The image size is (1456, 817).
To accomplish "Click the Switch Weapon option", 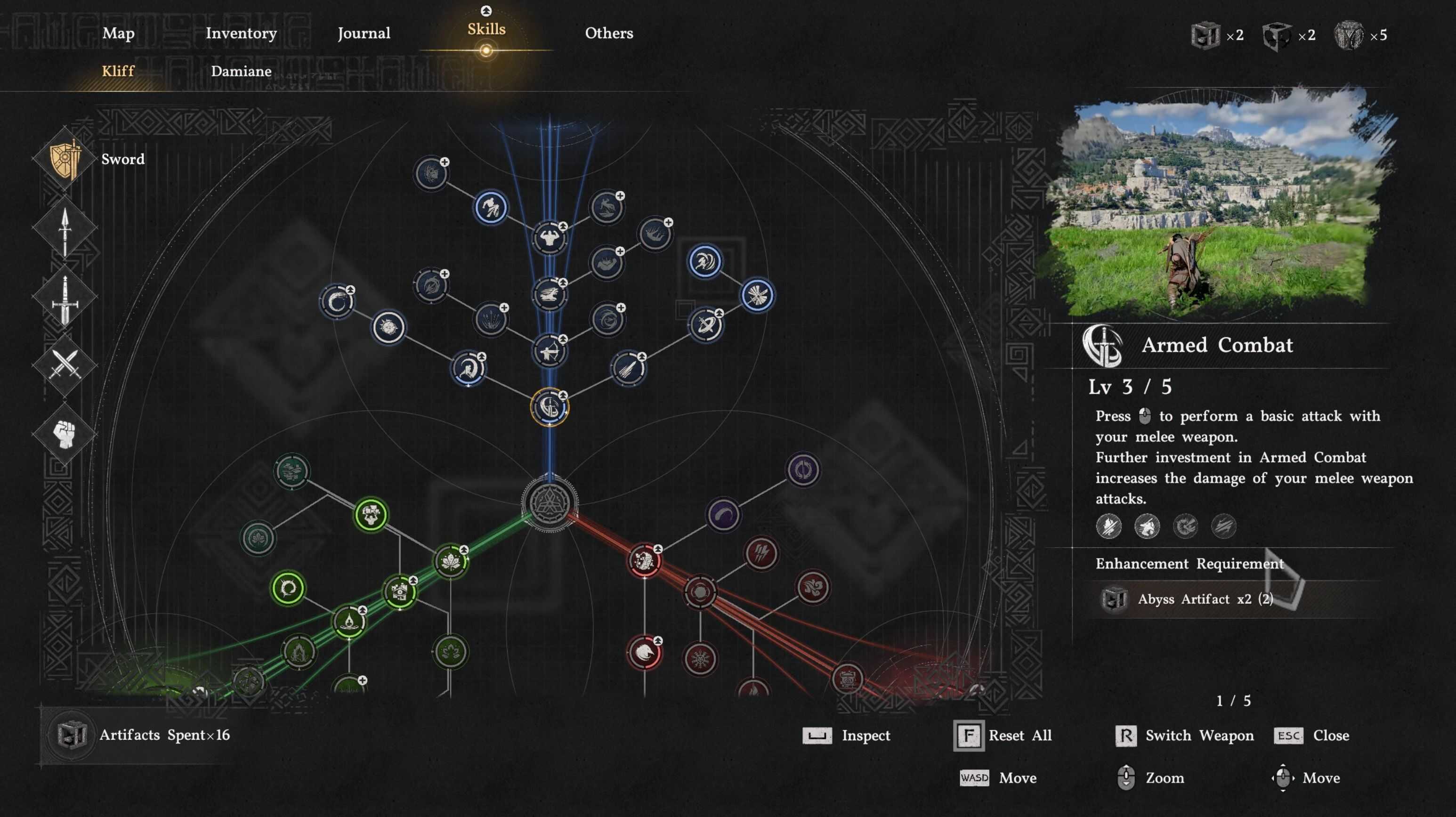I will 1185,736.
